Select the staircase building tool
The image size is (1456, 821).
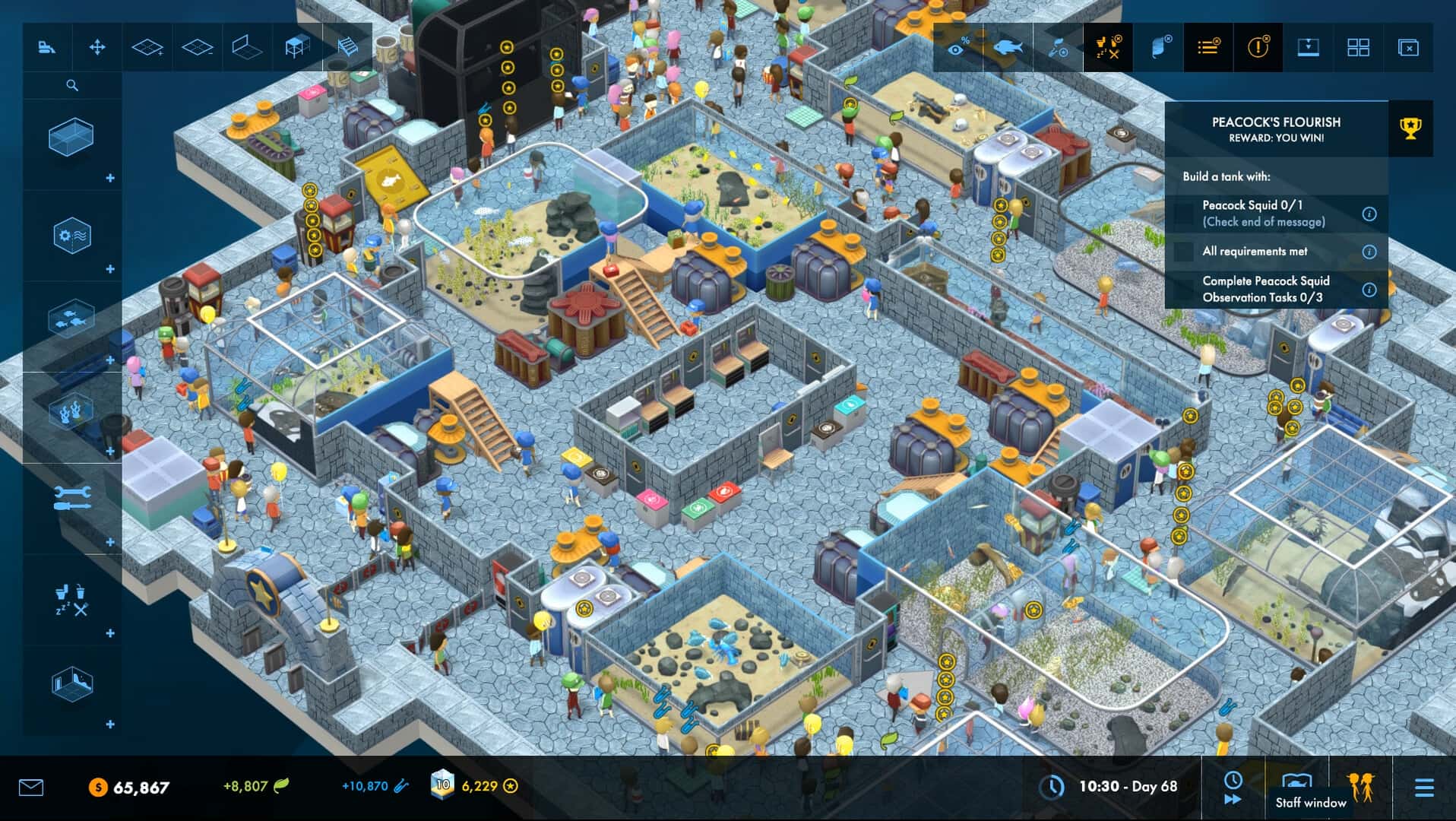pos(347,47)
